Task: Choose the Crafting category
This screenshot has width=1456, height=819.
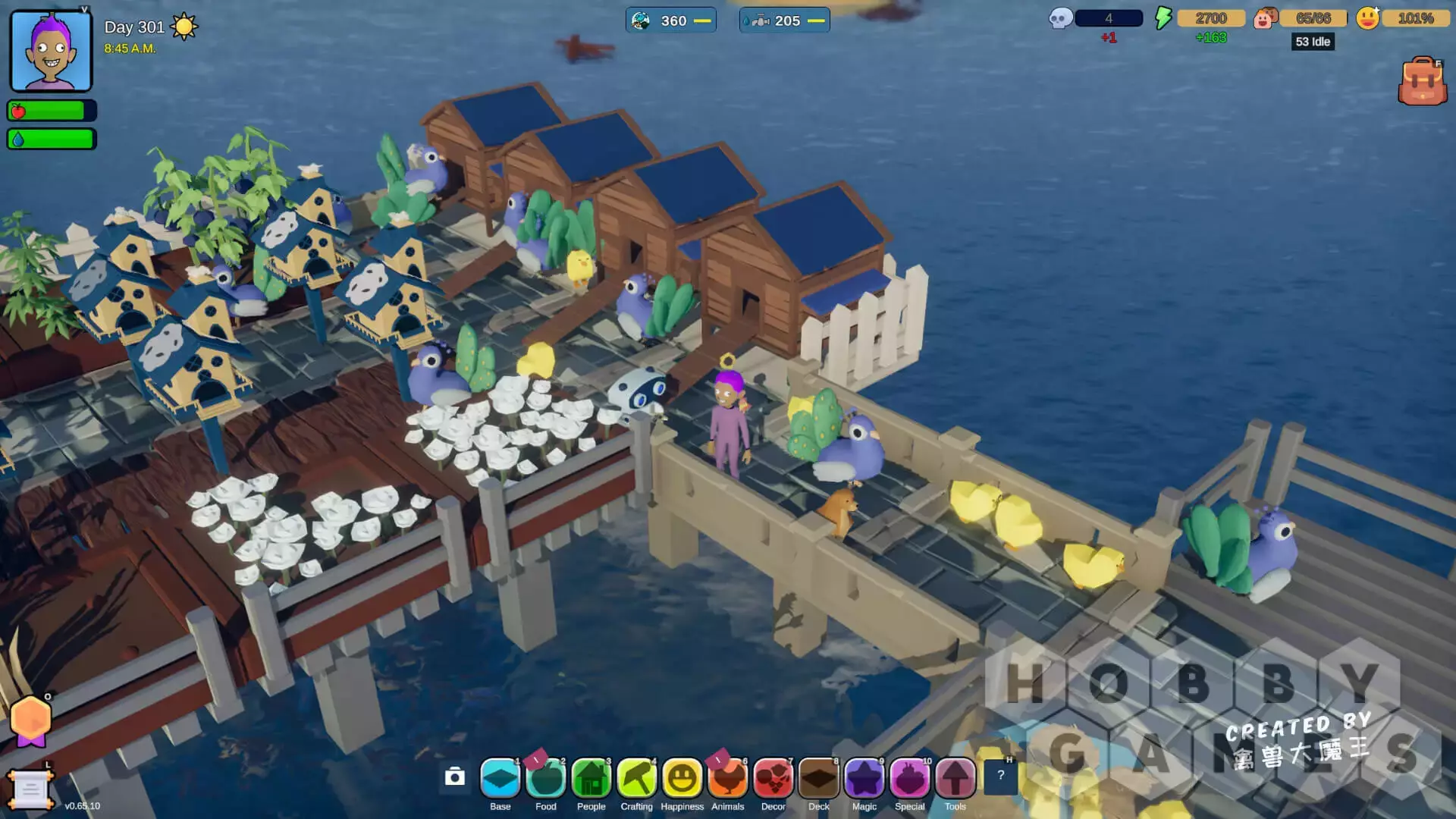Action: (x=637, y=779)
